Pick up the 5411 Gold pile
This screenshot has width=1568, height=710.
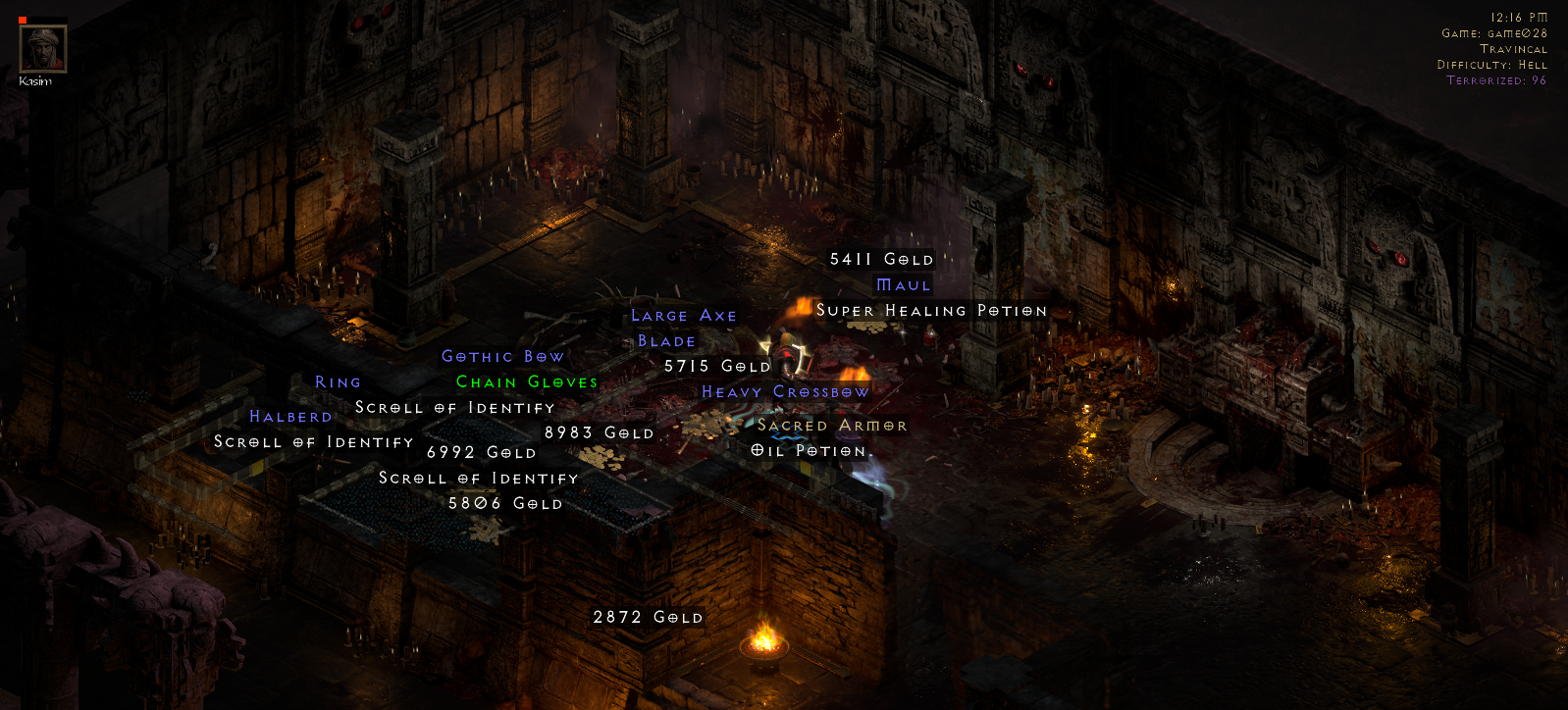click(881, 259)
